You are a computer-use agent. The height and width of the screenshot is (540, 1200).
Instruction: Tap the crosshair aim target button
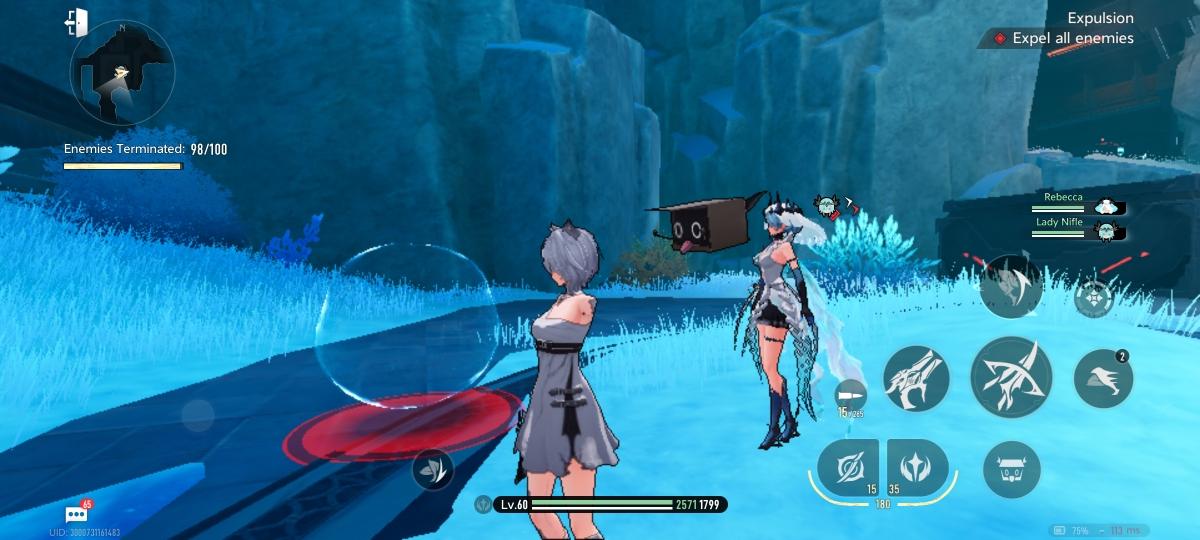pyautogui.click(x=1093, y=298)
